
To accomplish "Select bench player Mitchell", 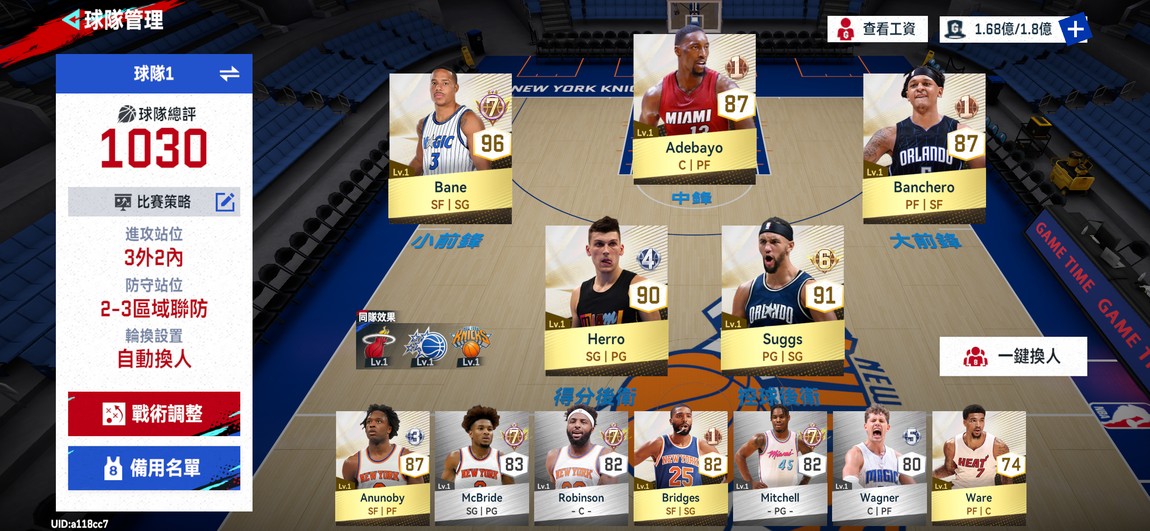I will click(x=780, y=465).
